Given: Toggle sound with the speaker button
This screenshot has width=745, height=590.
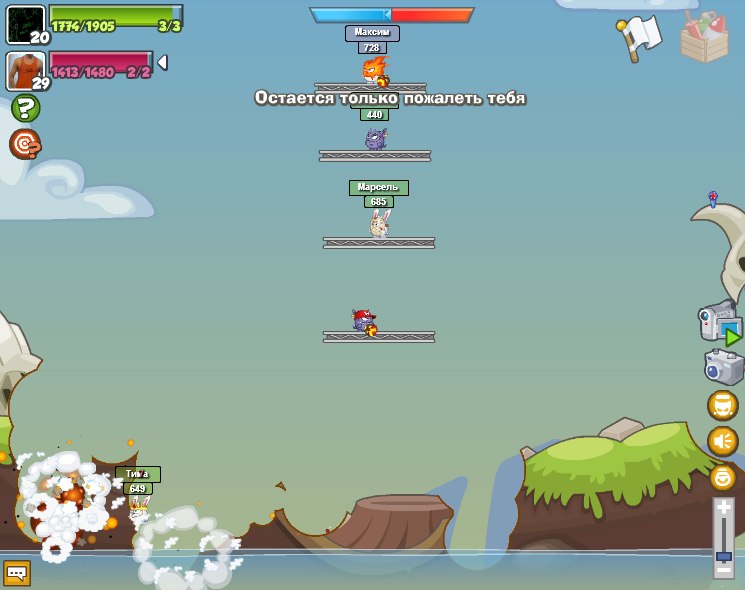Looking at the screenshot, I should (x=723, y=441).
